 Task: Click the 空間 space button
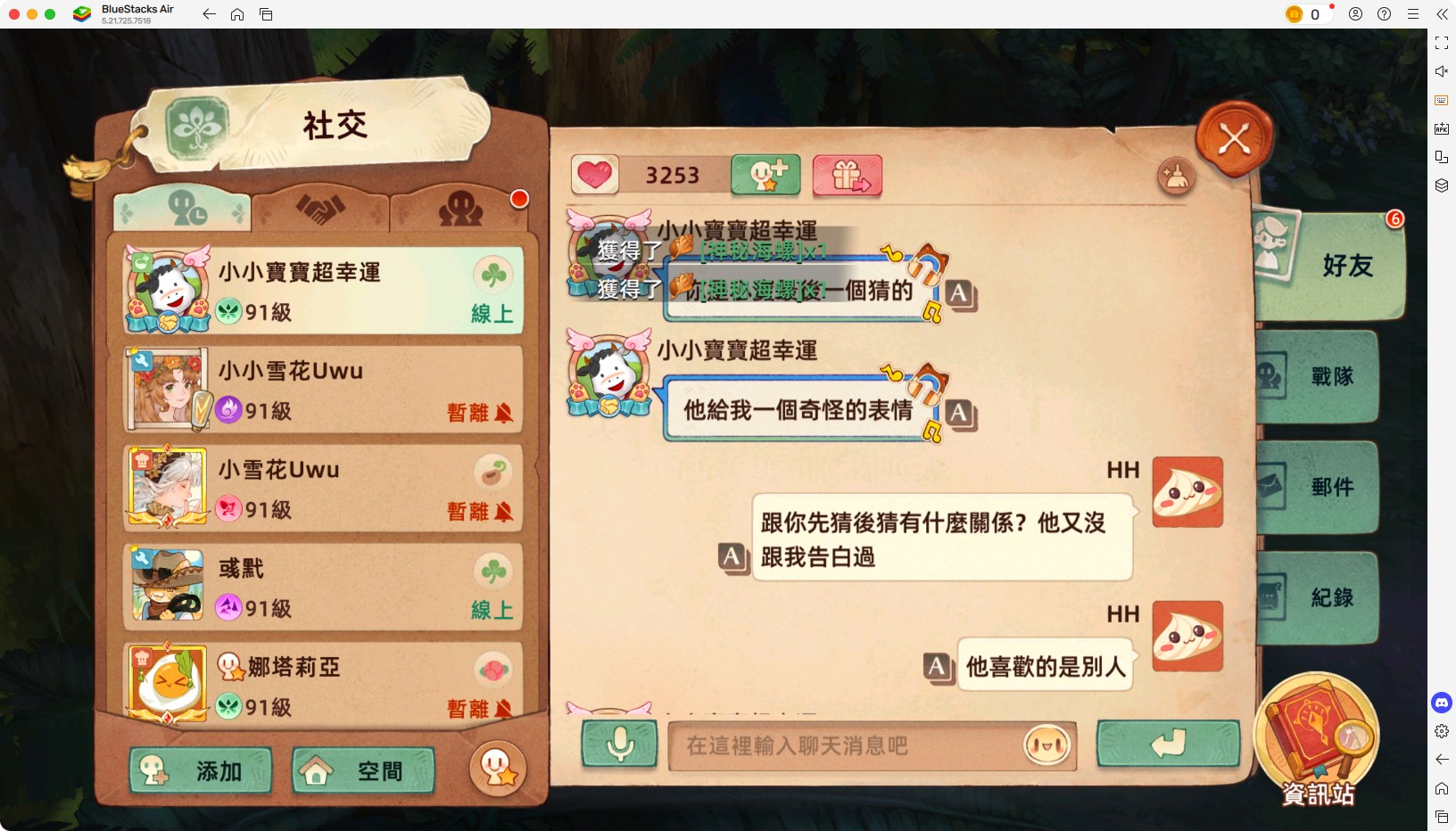(x=361, y=770)
